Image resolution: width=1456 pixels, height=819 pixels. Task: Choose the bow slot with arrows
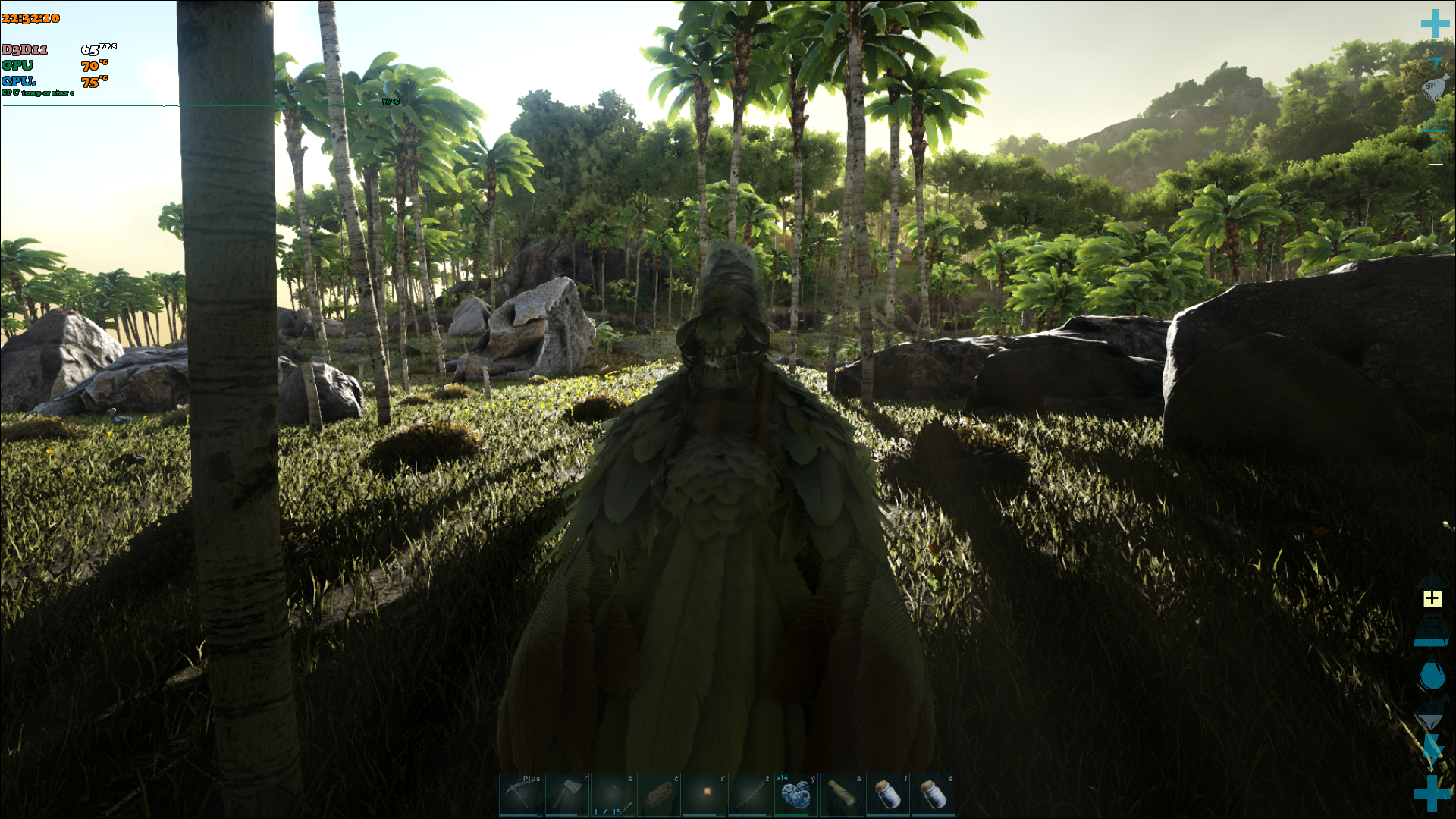point(613,795)
